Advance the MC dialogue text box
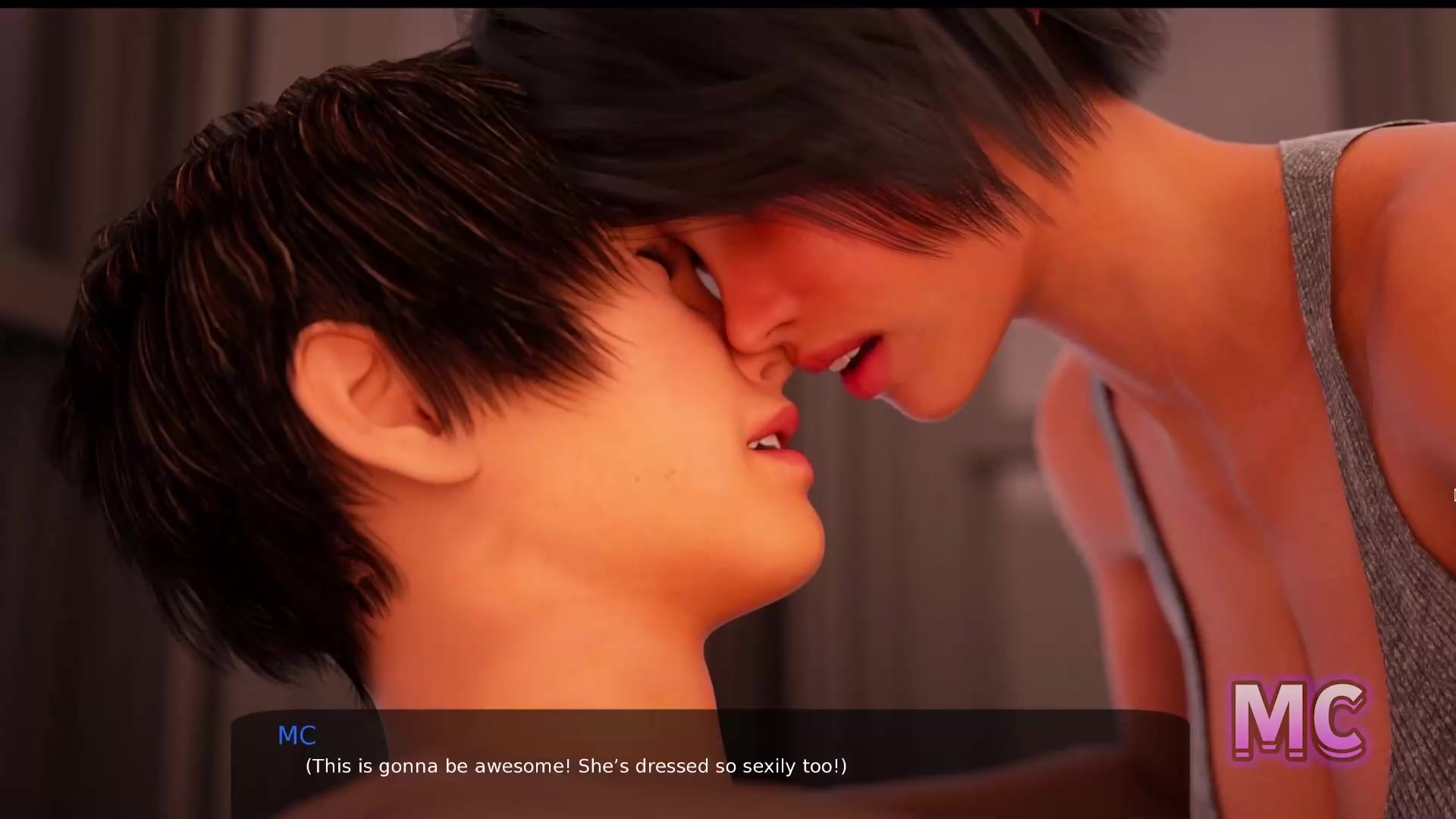Screen dimensions: 1456x819 coord(710,764)
